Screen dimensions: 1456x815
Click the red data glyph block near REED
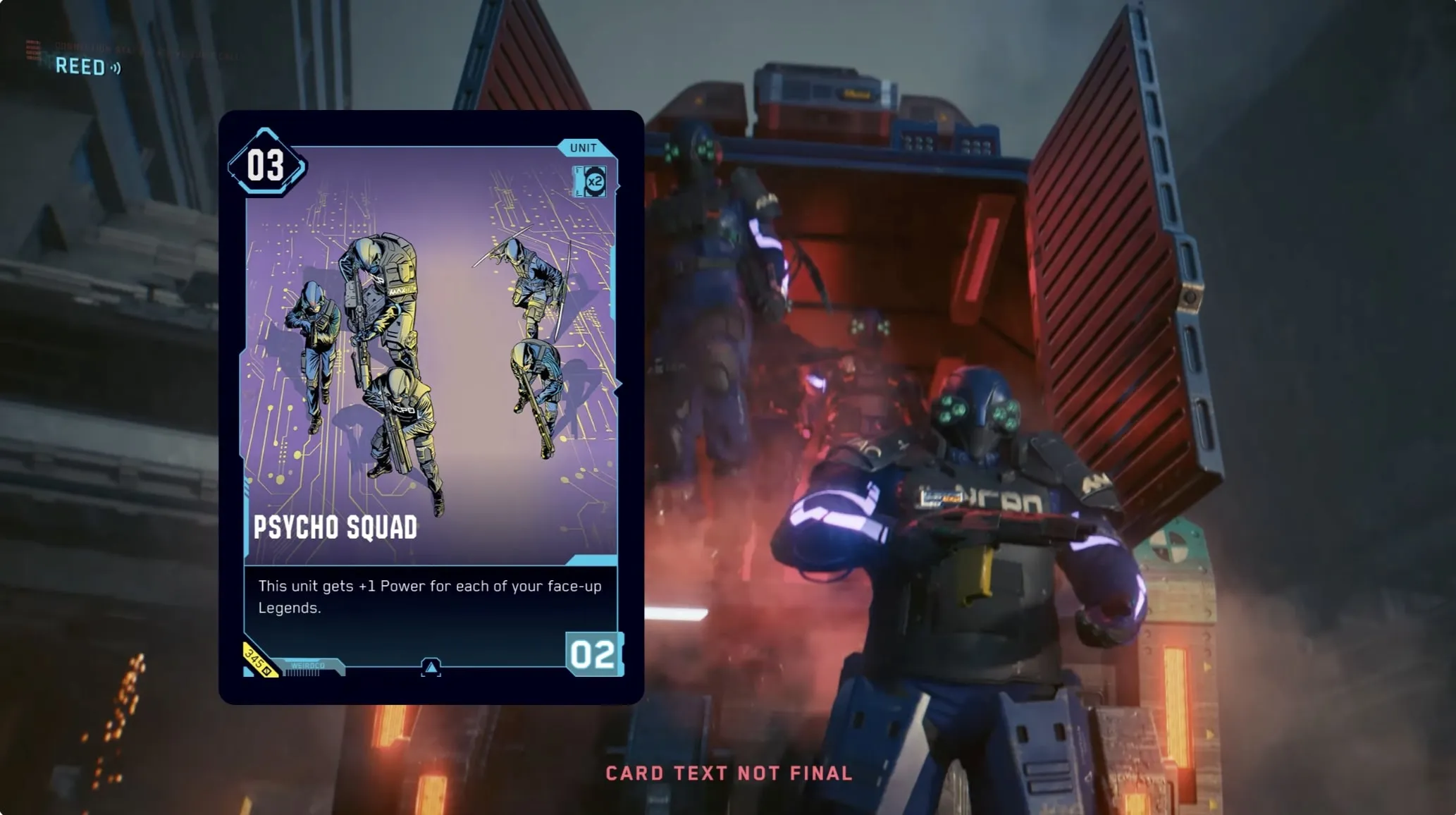point(31,49)
